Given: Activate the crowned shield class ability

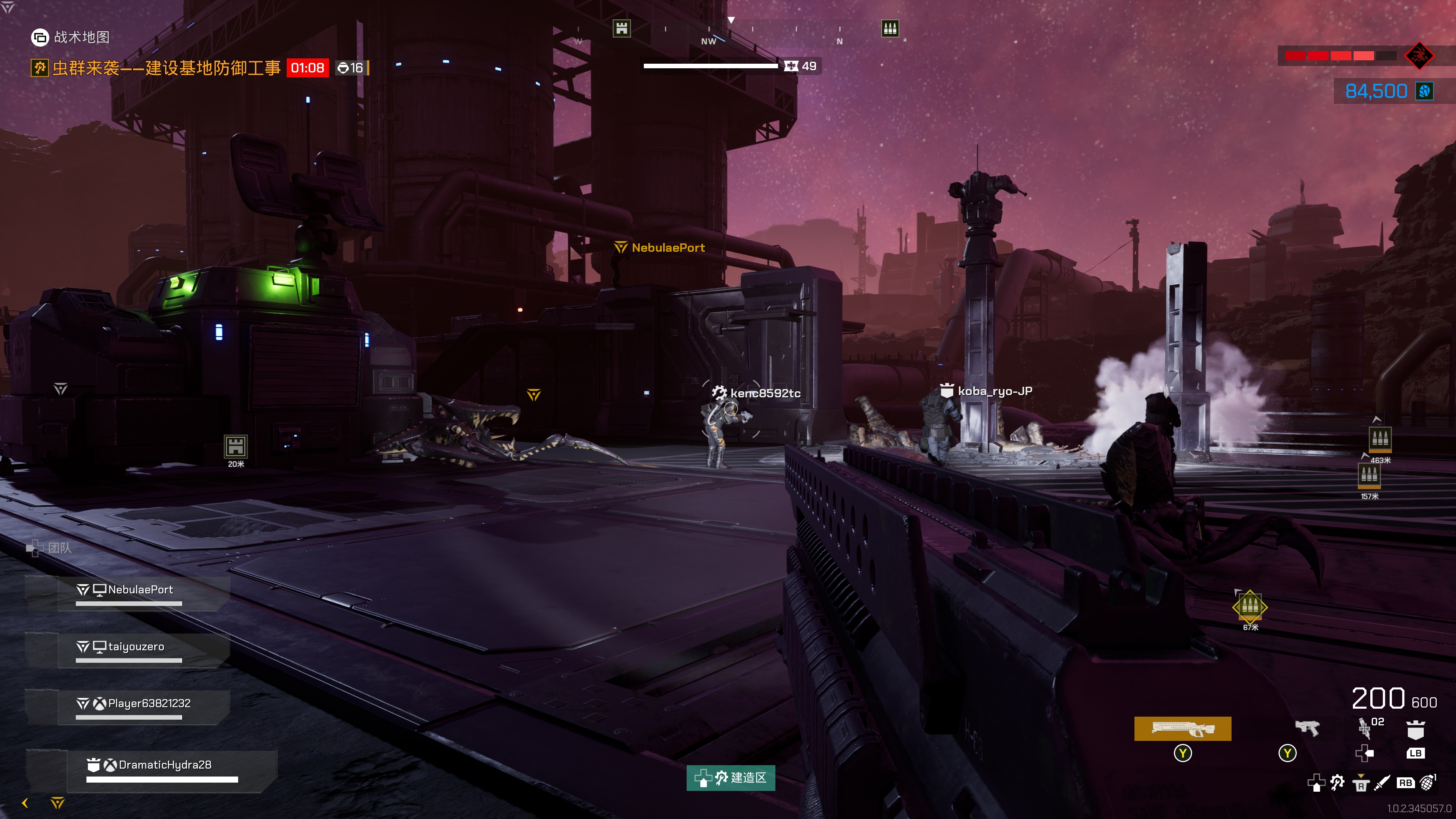Looking at the screenshot, I should point(1415,729).
